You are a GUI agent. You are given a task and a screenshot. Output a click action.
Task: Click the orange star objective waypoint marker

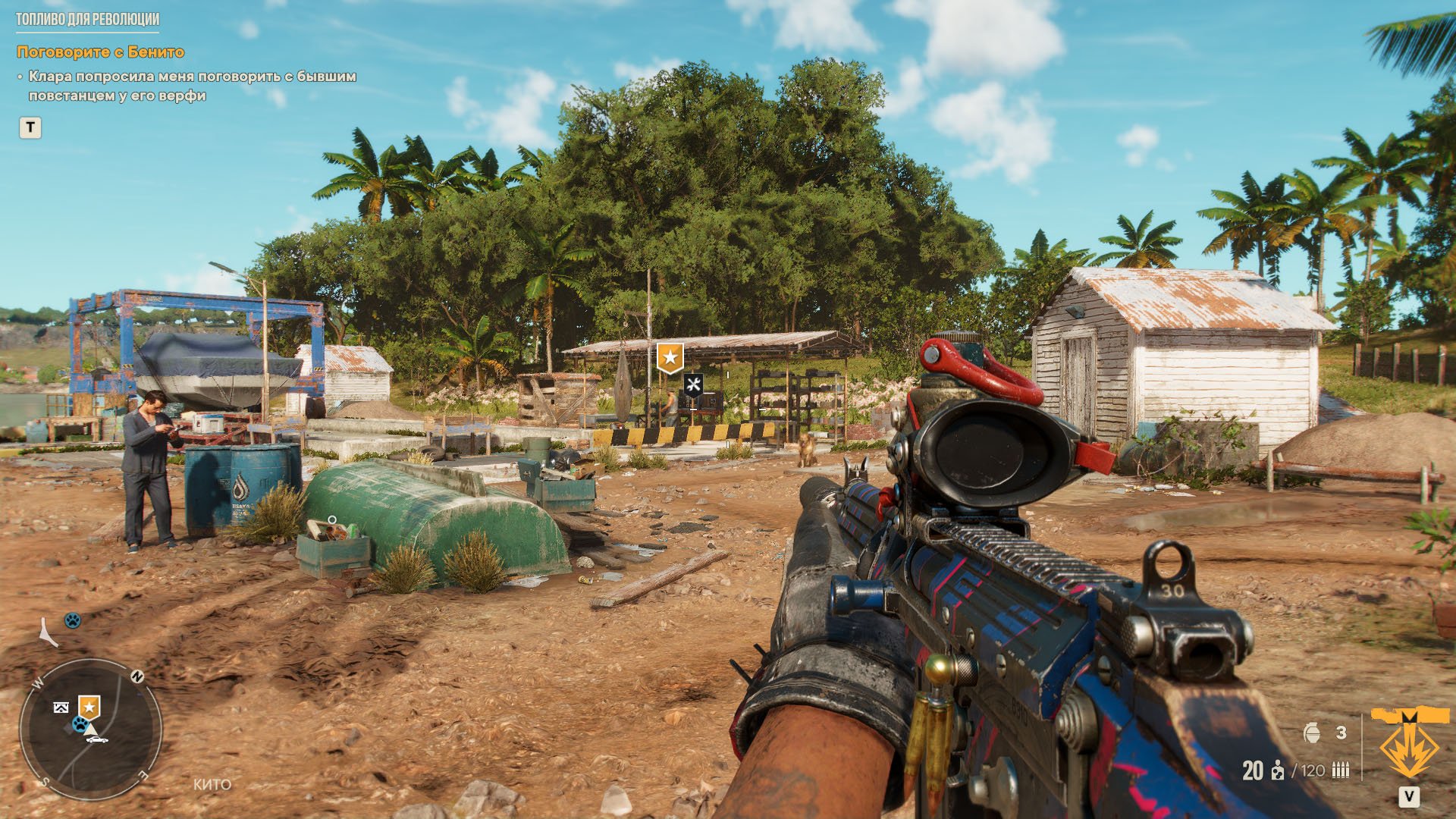(x=670, y=356)
